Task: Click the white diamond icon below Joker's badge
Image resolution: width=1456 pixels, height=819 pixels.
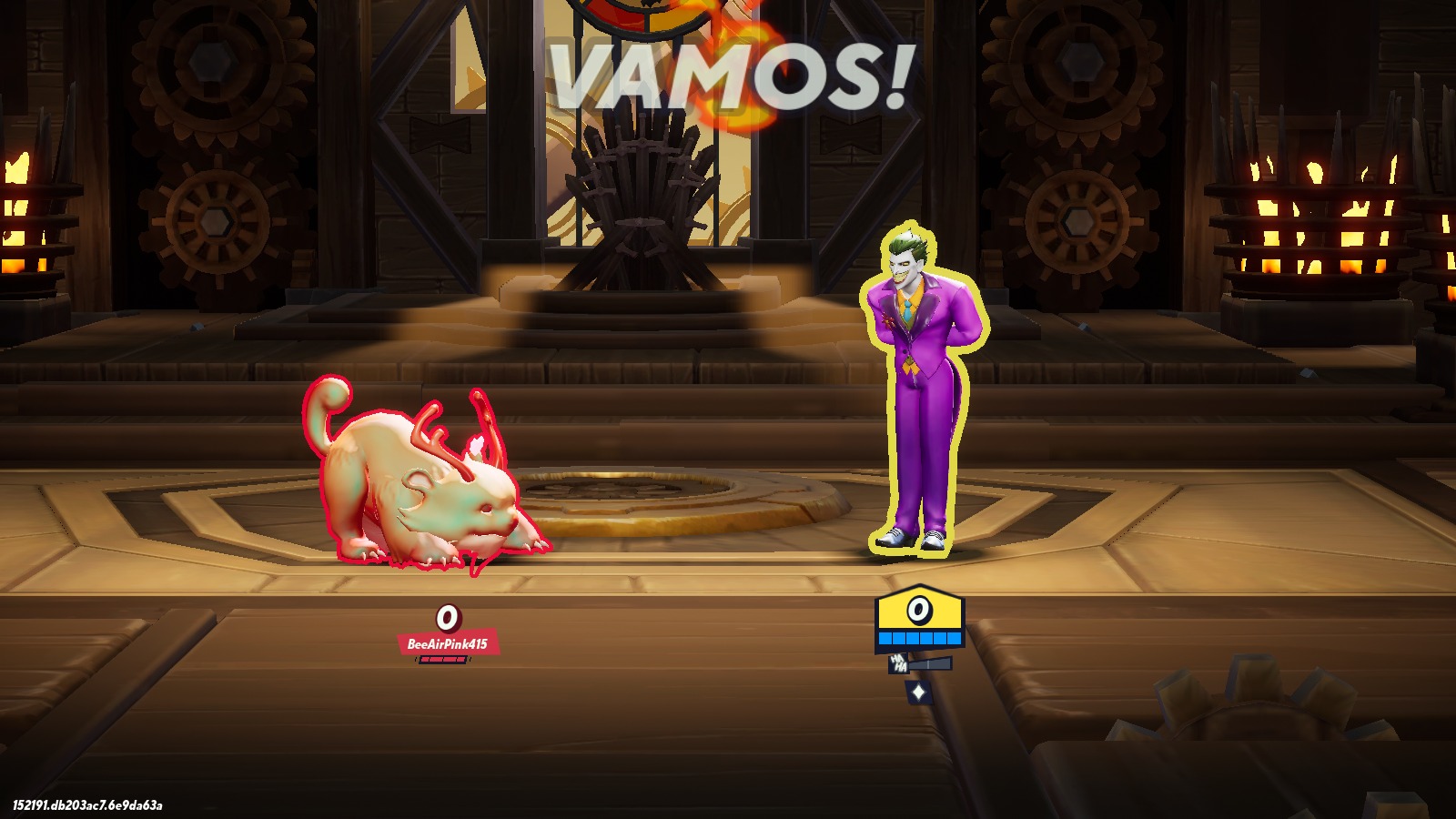Action: [918, 693]
